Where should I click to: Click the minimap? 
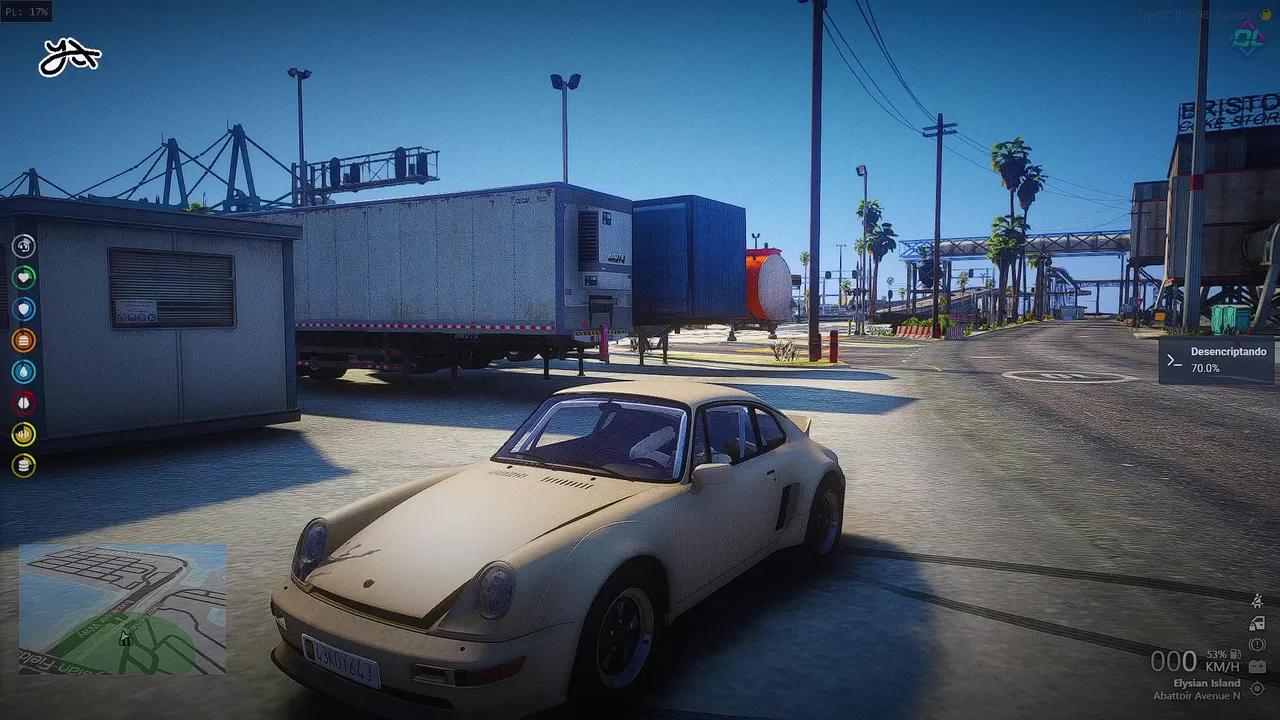click(122, 609)
